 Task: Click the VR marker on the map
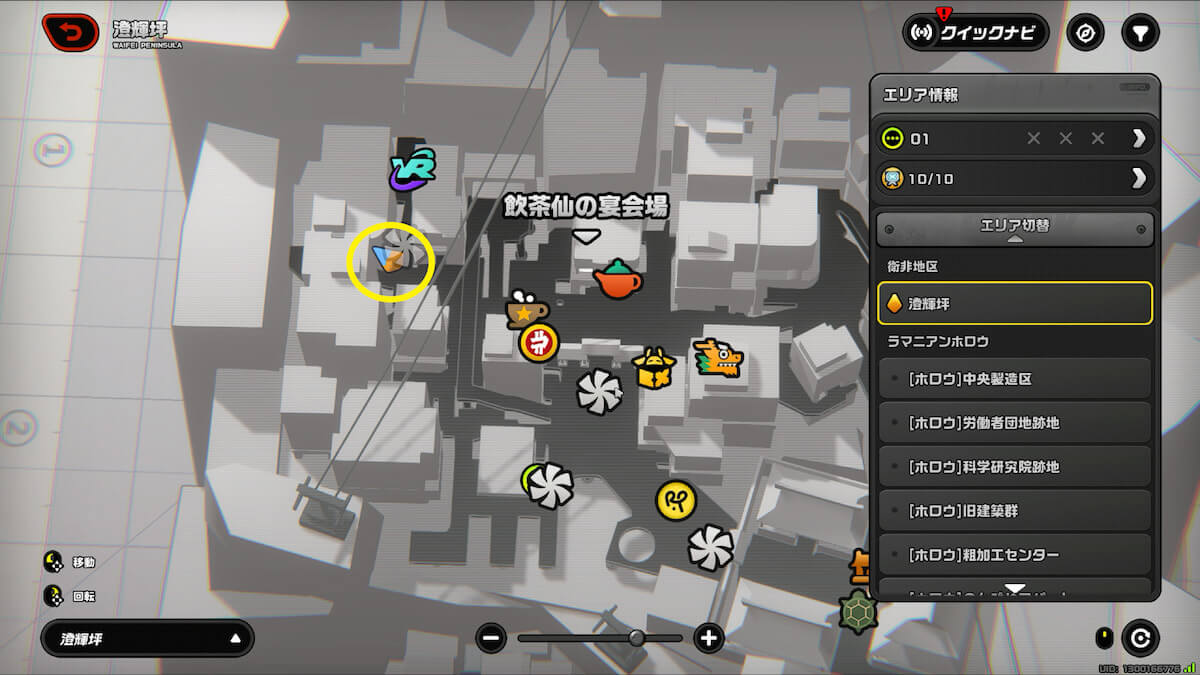pos(412,170)
